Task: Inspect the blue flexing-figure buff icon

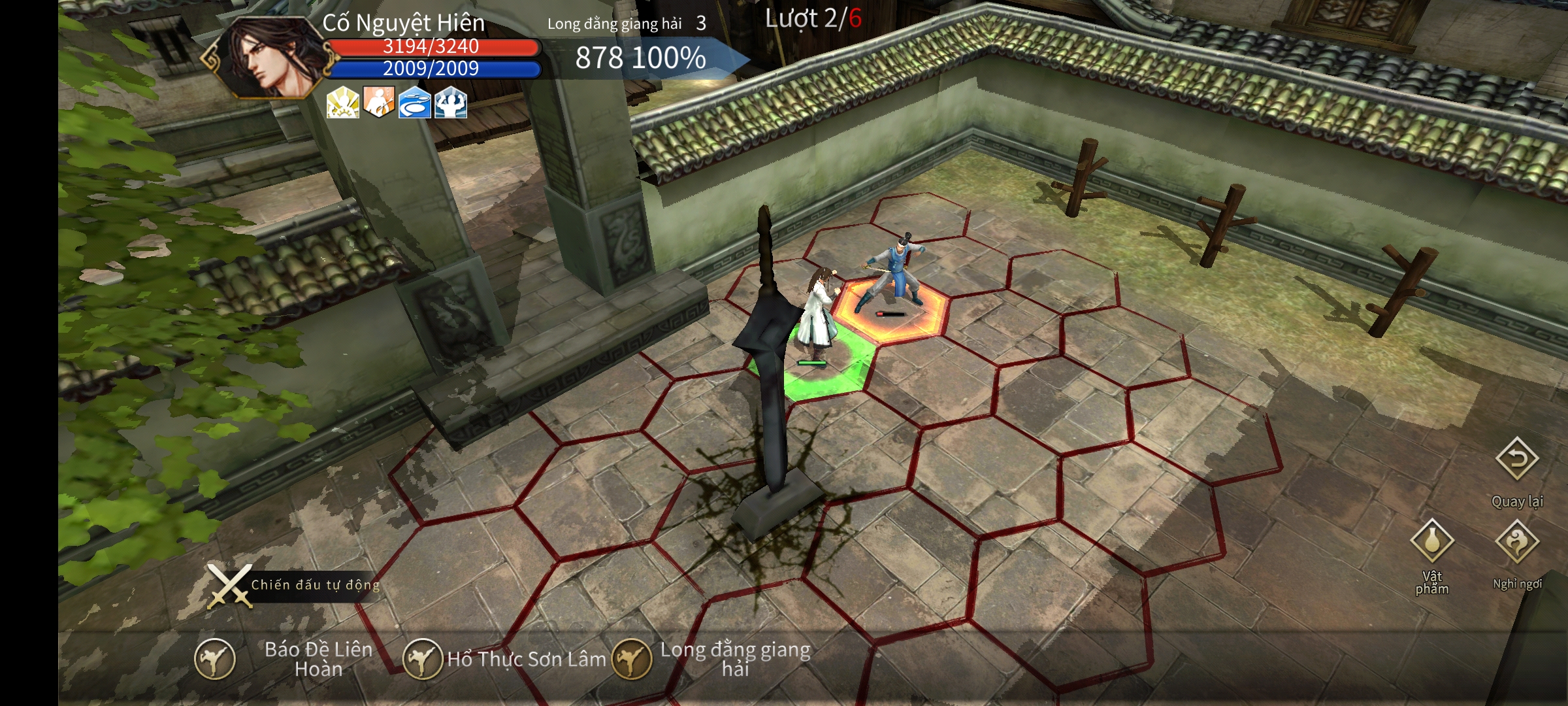Action: [x=451, y=103]
